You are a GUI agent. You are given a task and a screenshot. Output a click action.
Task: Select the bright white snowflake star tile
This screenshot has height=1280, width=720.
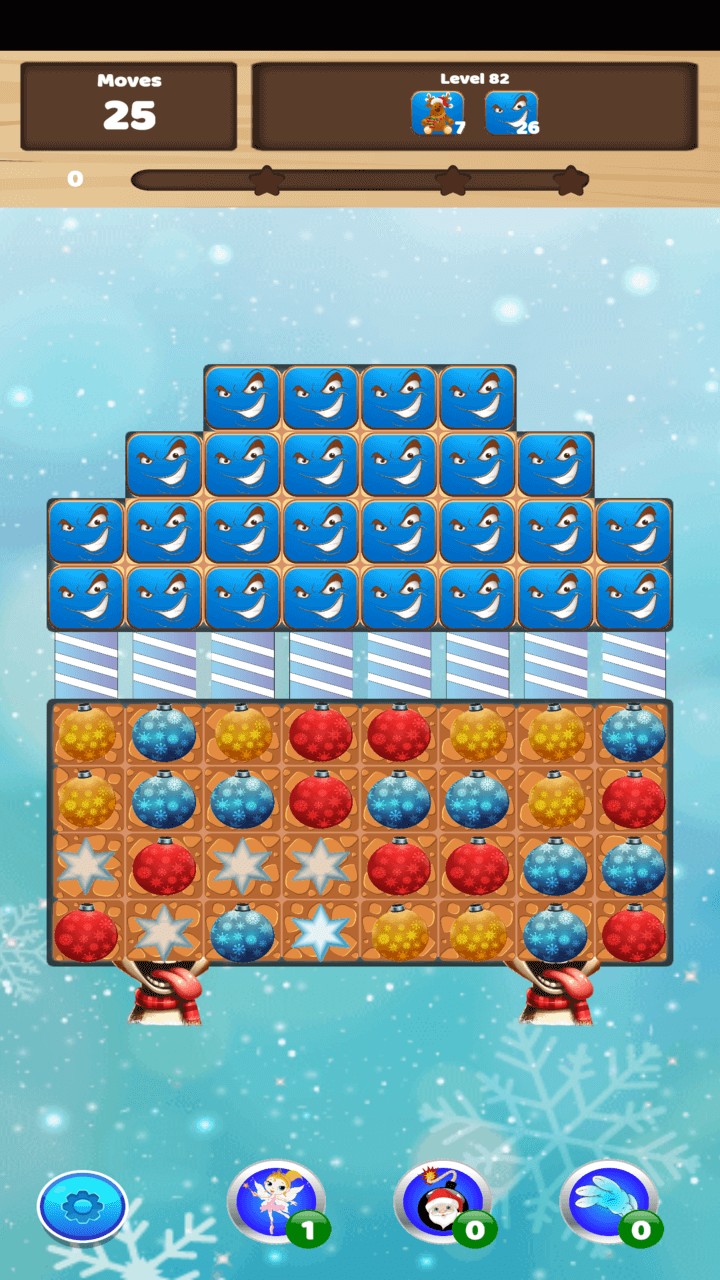pos(320,932)
